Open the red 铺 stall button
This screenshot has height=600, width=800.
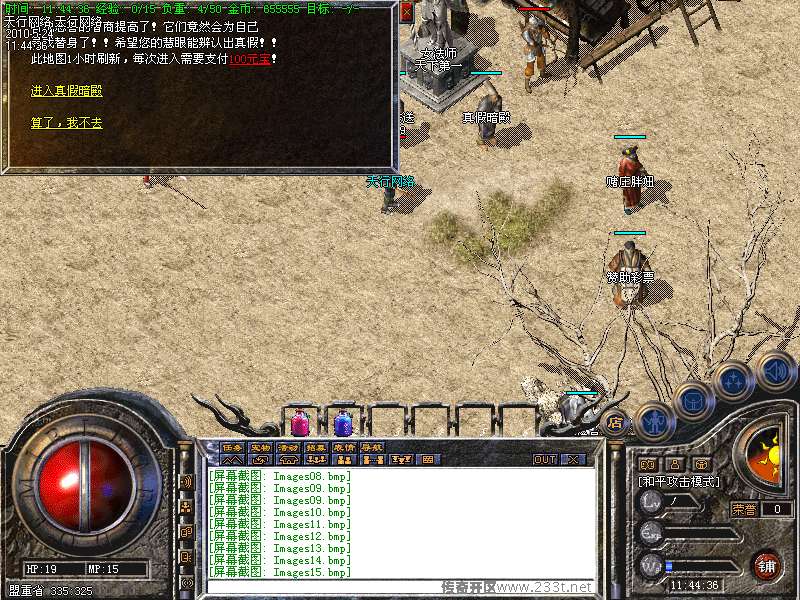pyautogui.click(x=767, y=566)
